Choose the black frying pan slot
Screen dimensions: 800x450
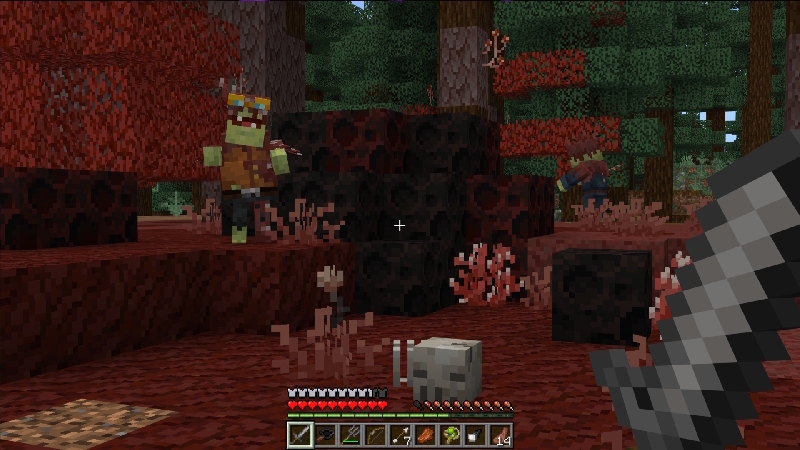pyautogui.click(x=324, y=435)
